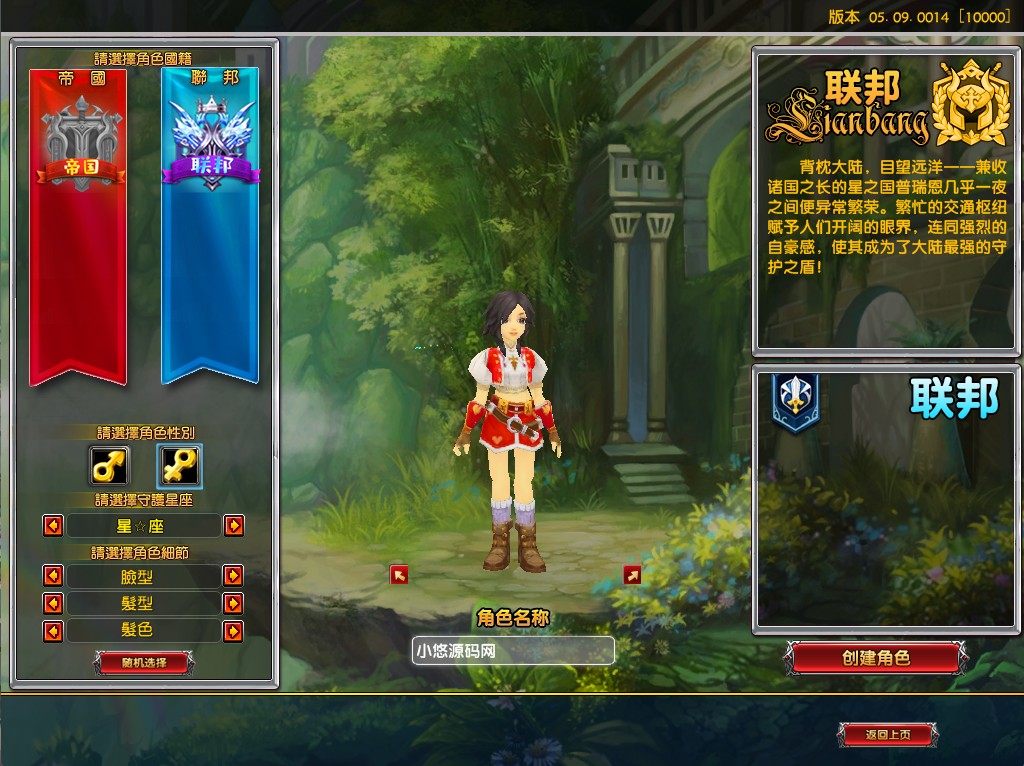Select the male gender icon

click(x=109, y=465)
